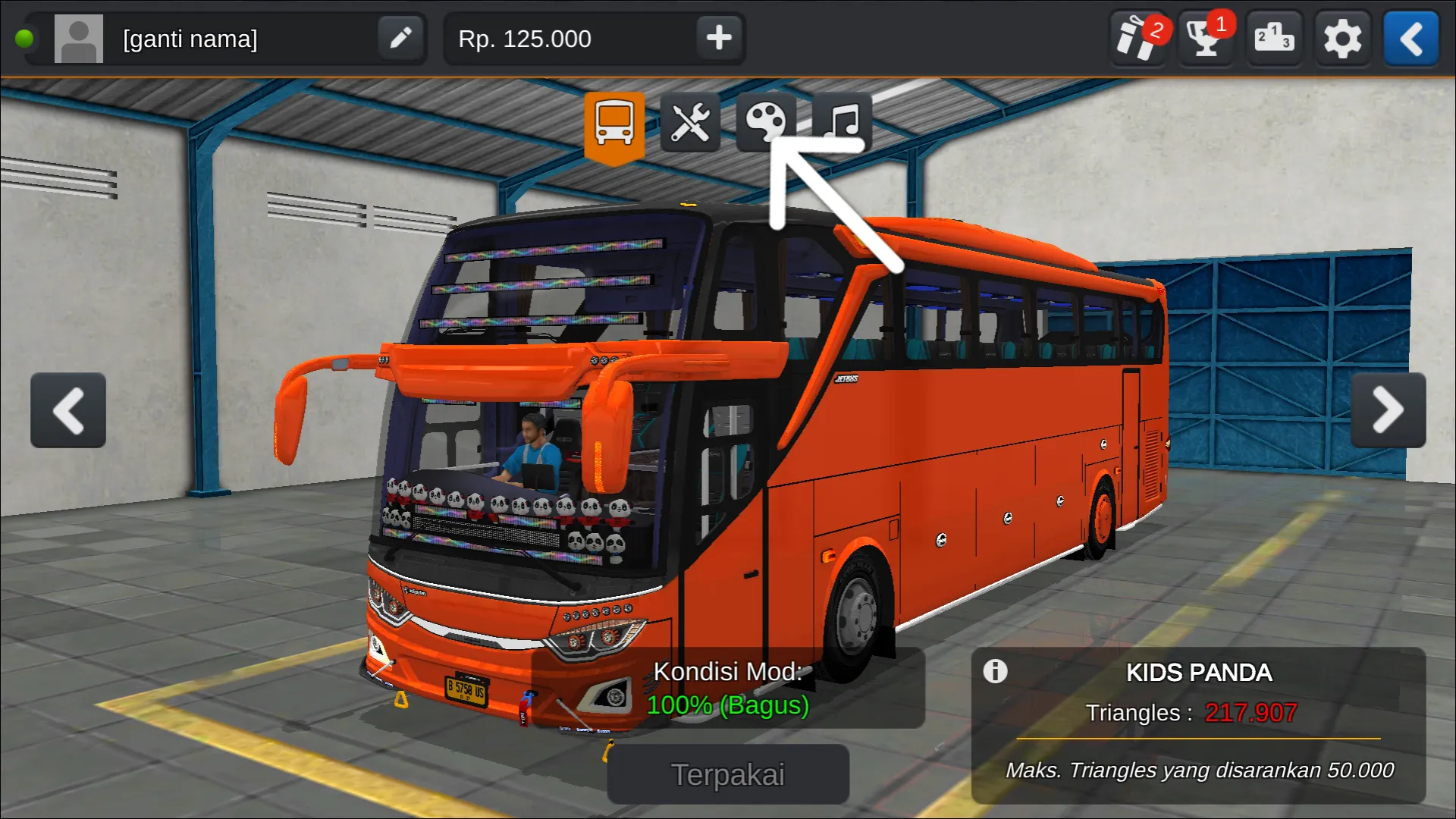Edit the player name with pencil icon
Image resolution: width=1456 pixels, height=819 pixels.
pyautogui.click(x=400, y=38)
